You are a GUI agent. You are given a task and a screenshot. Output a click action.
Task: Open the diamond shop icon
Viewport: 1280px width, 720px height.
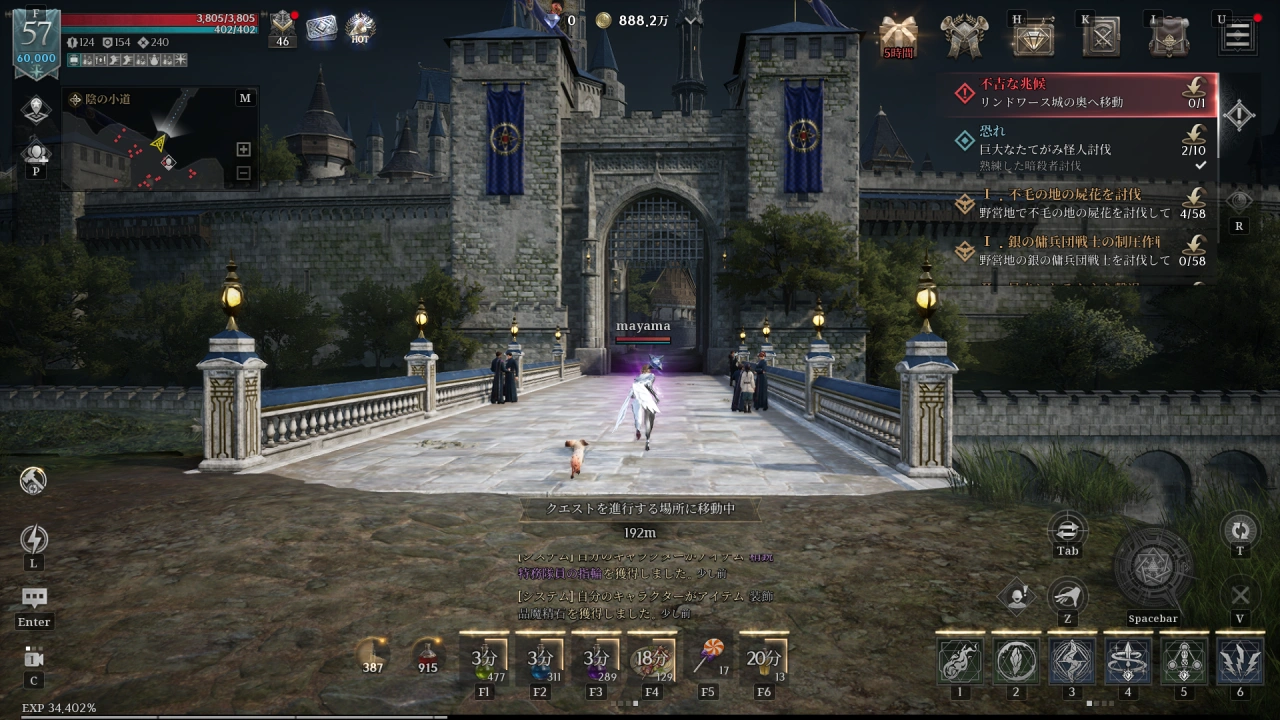tap(1033, 37)
